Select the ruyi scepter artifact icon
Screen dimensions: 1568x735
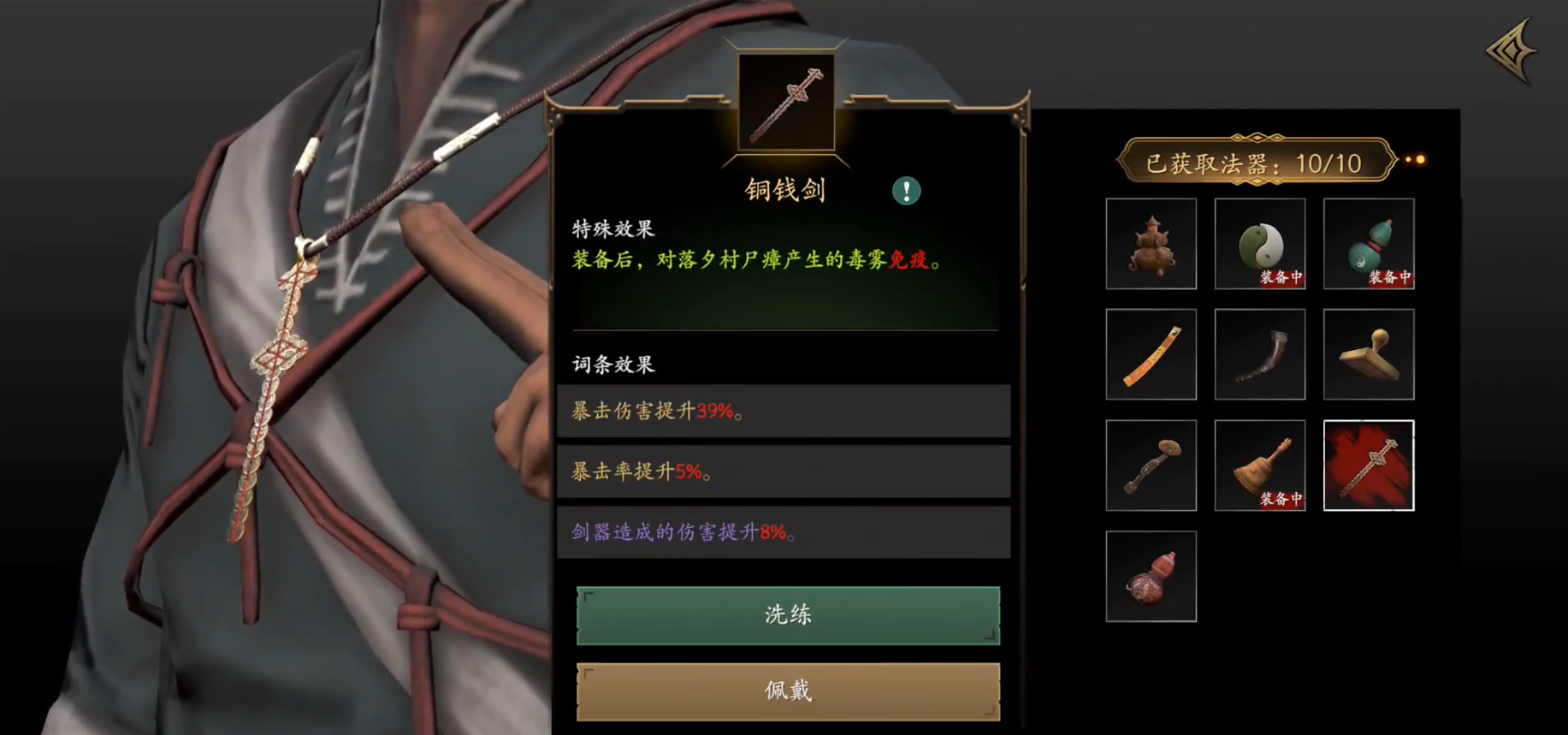(x=1151, y=465)
